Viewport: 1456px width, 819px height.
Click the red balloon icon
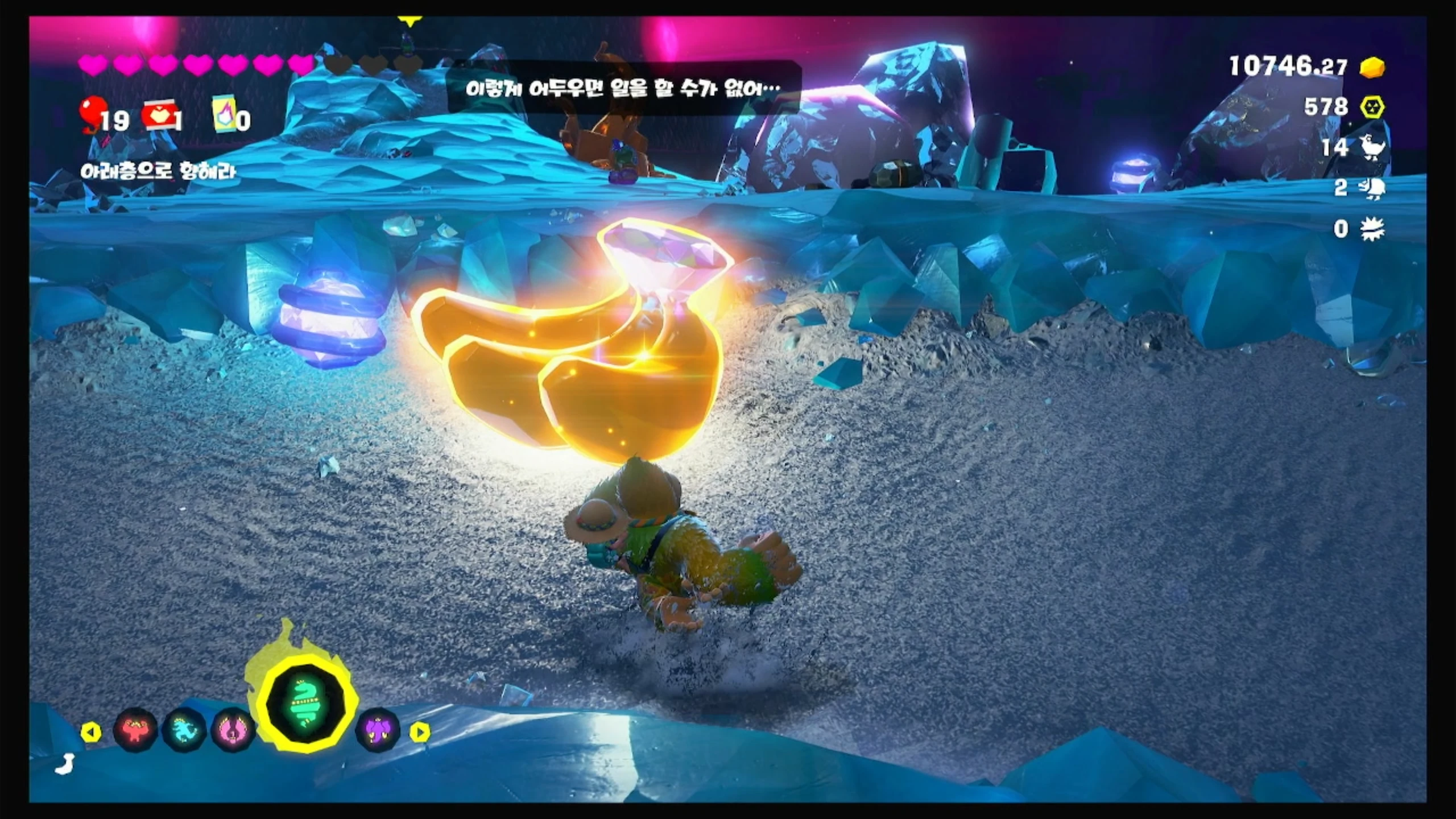91,112
